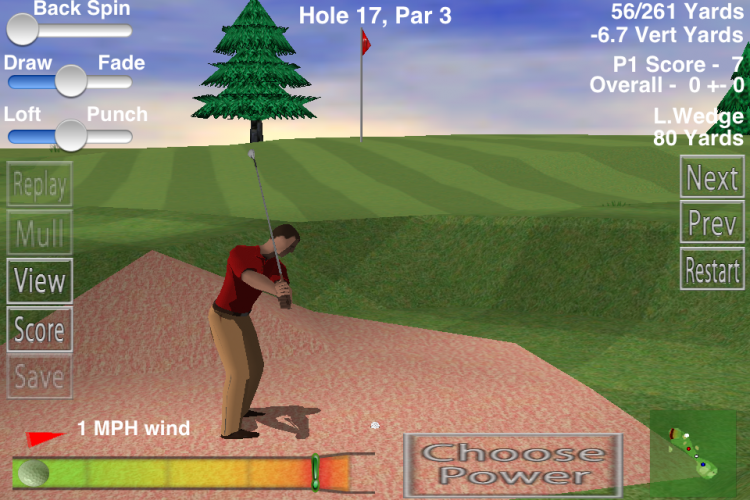Open the Score card
750x500 pixels.
pos(40,329)
